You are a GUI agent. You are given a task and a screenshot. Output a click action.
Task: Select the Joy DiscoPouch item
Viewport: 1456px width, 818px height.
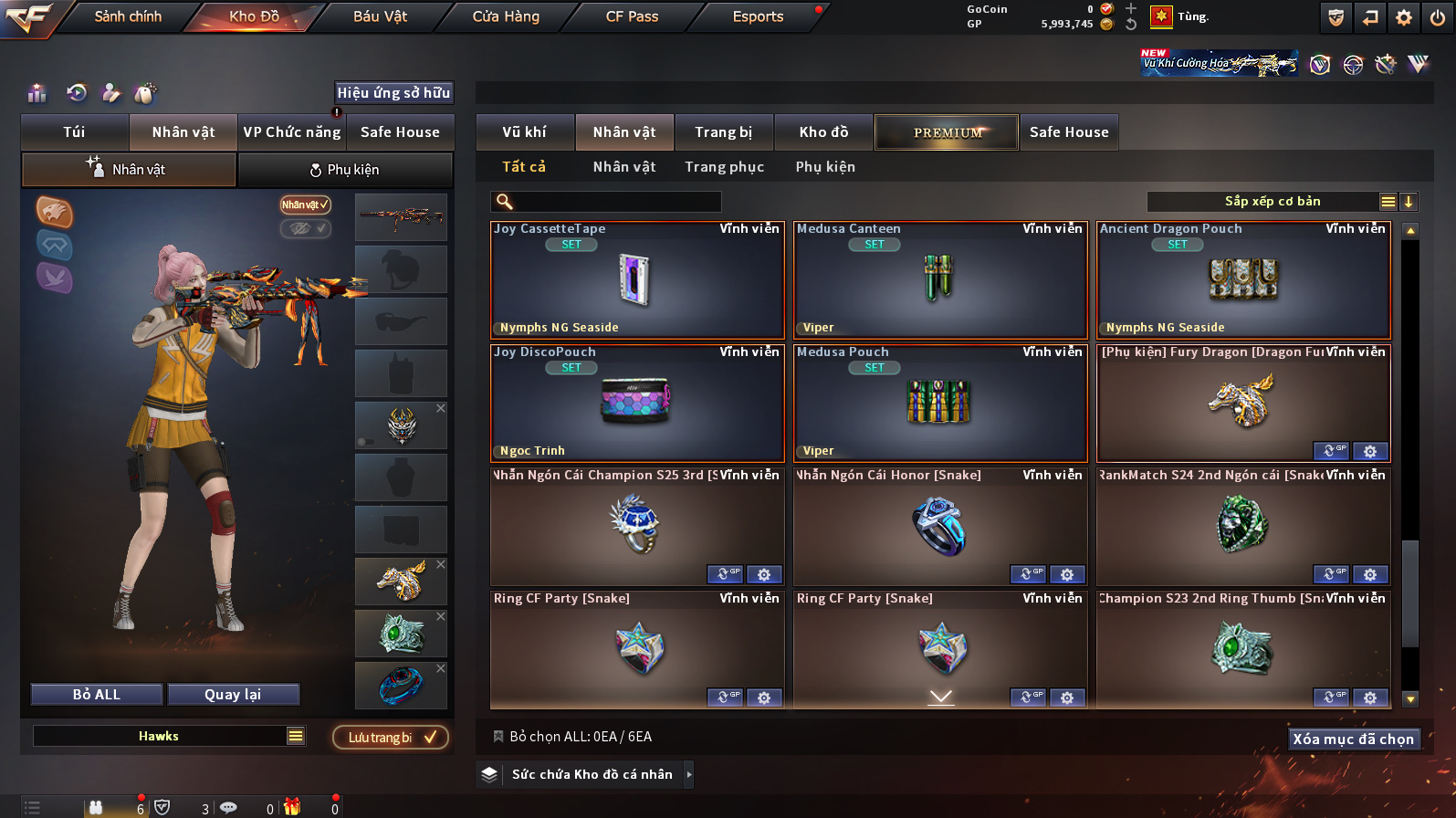(637, 404)
